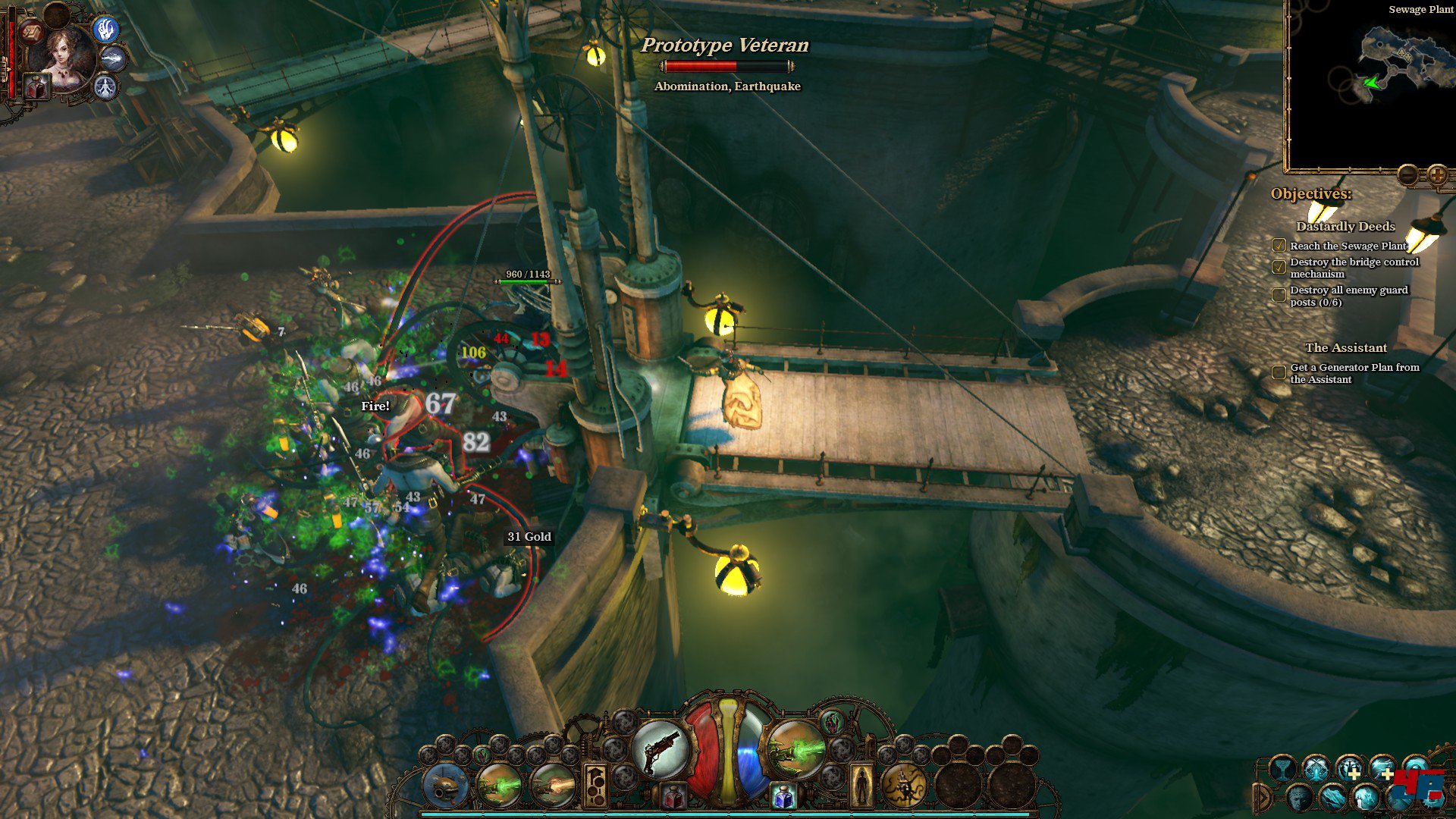1456x819 pixels.
Task: Zoom out the minimap with the minus button
Action: (x=1407, y=175)
